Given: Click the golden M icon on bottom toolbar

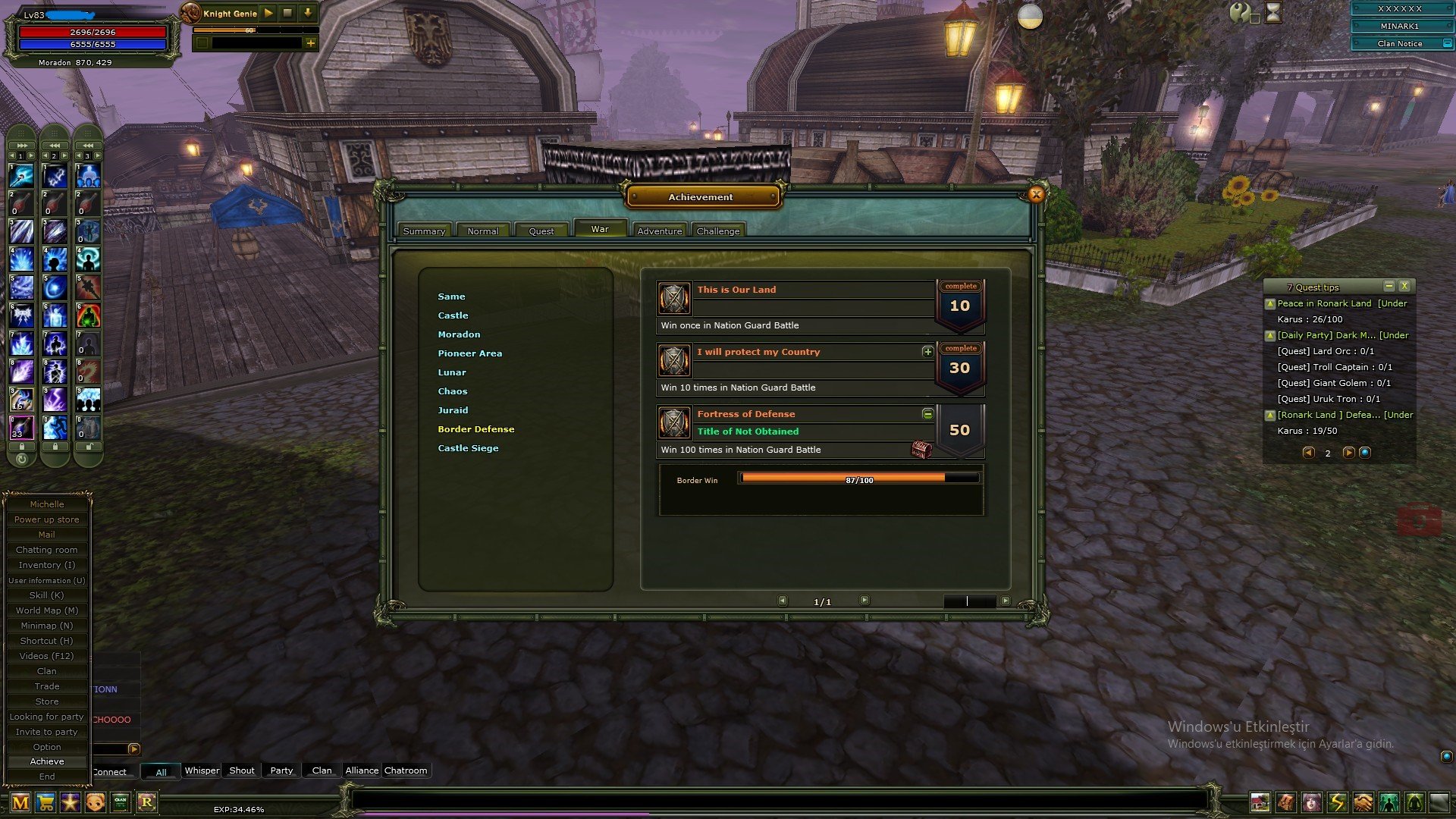Looking at the screenshot, I should point(20,802).
